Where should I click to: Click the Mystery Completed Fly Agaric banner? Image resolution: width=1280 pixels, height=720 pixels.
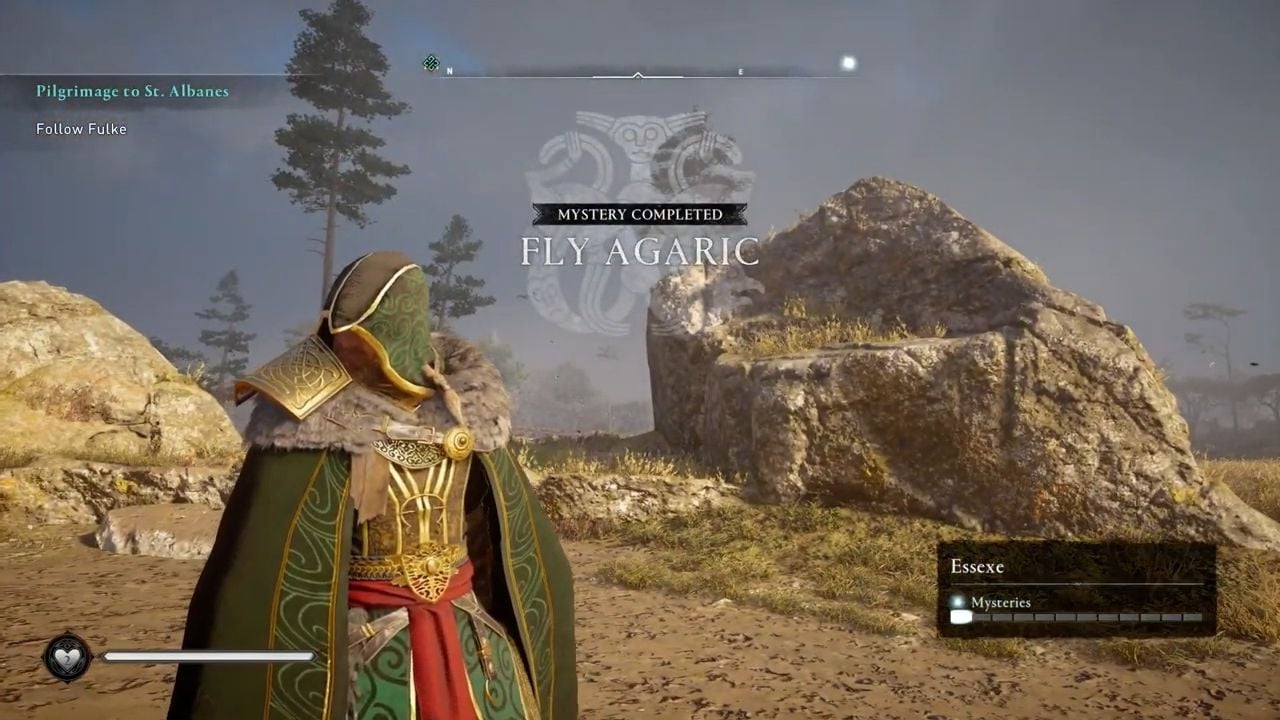(639, 239)
